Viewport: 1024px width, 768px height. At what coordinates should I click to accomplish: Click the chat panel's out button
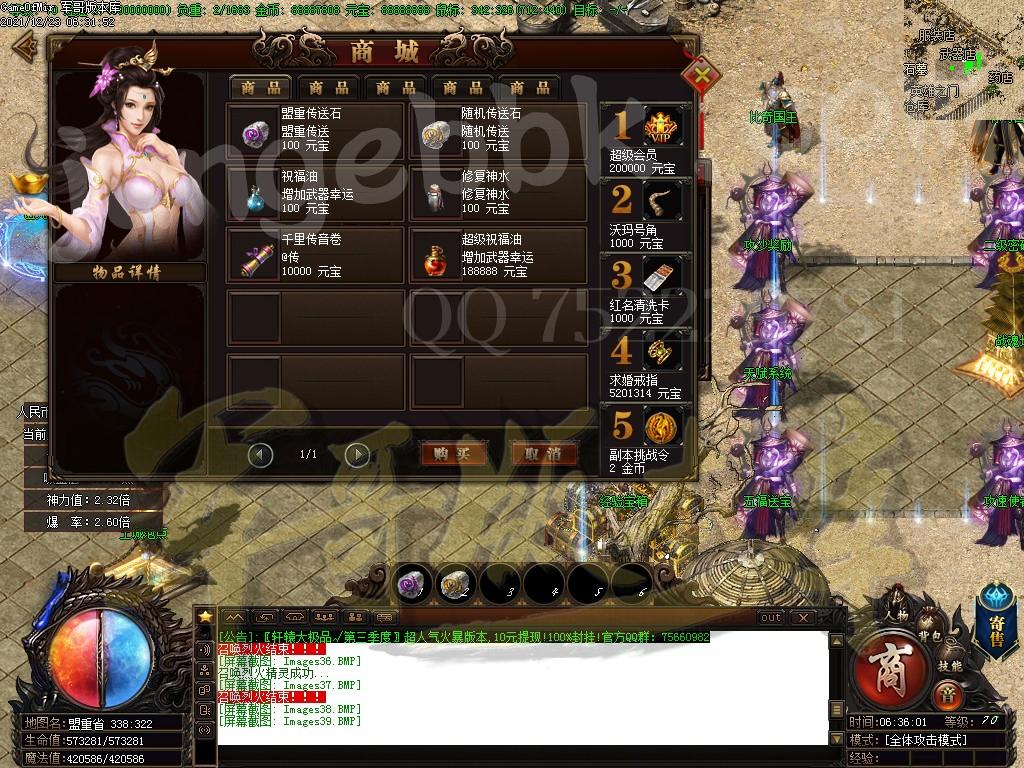770,618
